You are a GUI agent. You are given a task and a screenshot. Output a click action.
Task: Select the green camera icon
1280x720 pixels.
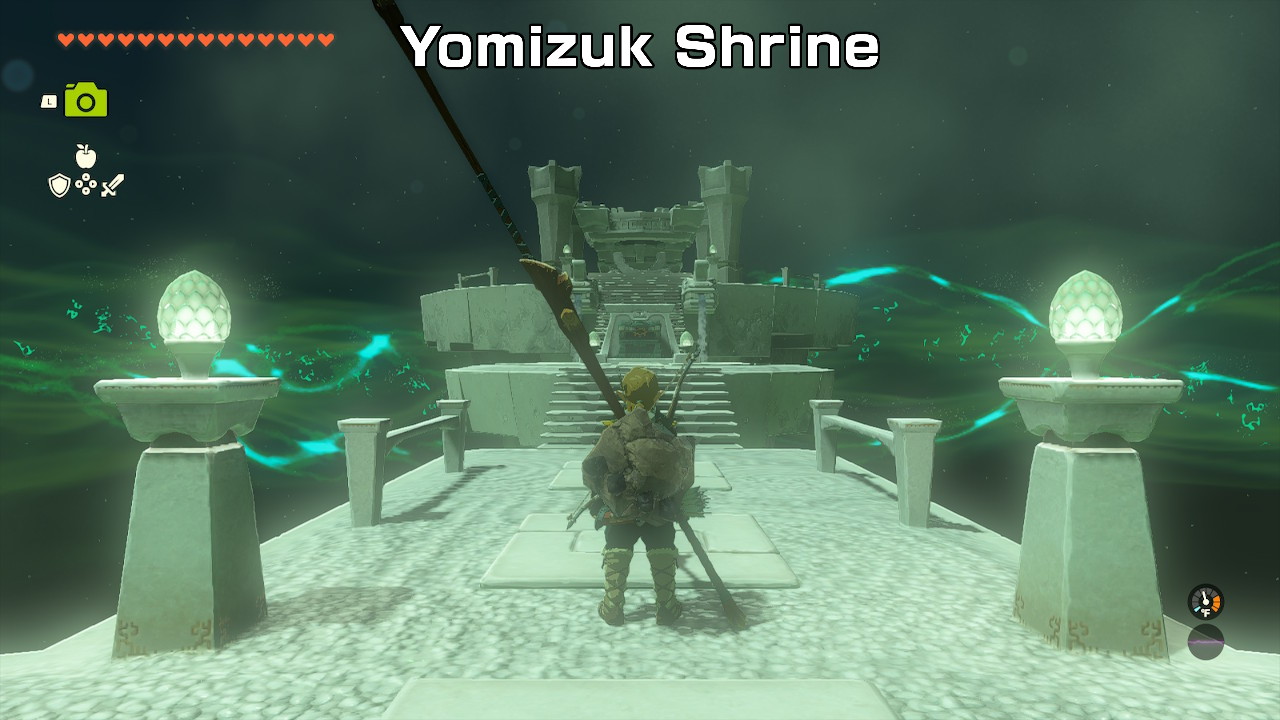[84, 101]
